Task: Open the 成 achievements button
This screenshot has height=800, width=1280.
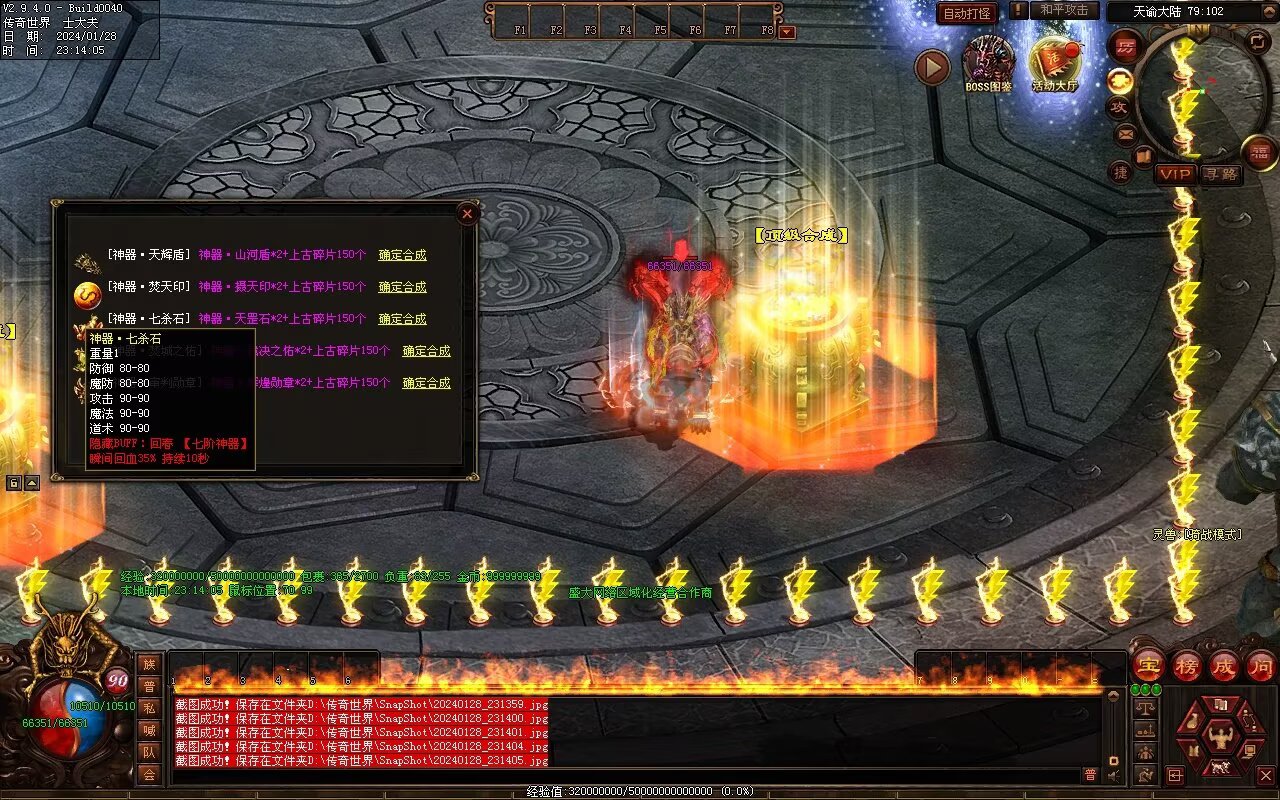Action: (1224, 665)
